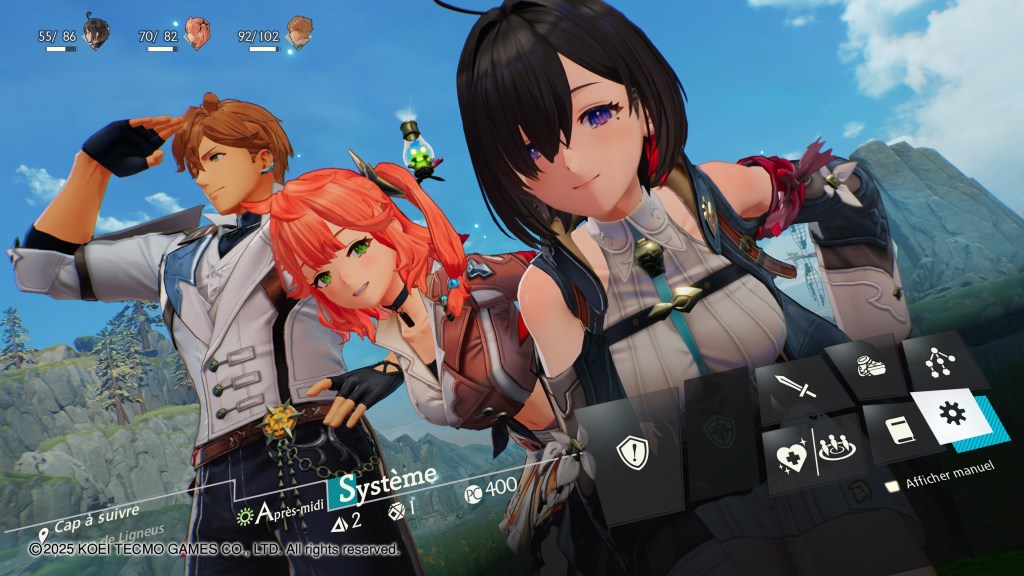Viewport: 1024px width, 576px height.
Task: Click the brown-haired party member portrait
Action: 297,35
